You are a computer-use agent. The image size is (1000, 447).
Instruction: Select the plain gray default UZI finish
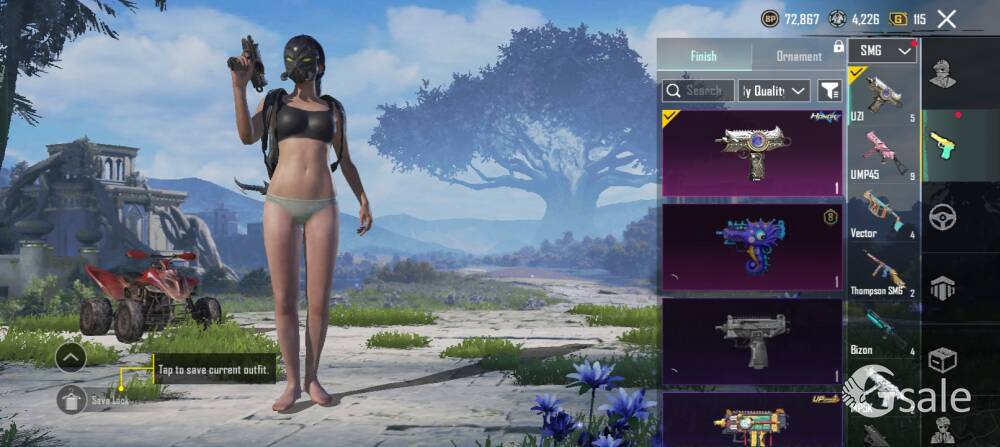[752, 339]
